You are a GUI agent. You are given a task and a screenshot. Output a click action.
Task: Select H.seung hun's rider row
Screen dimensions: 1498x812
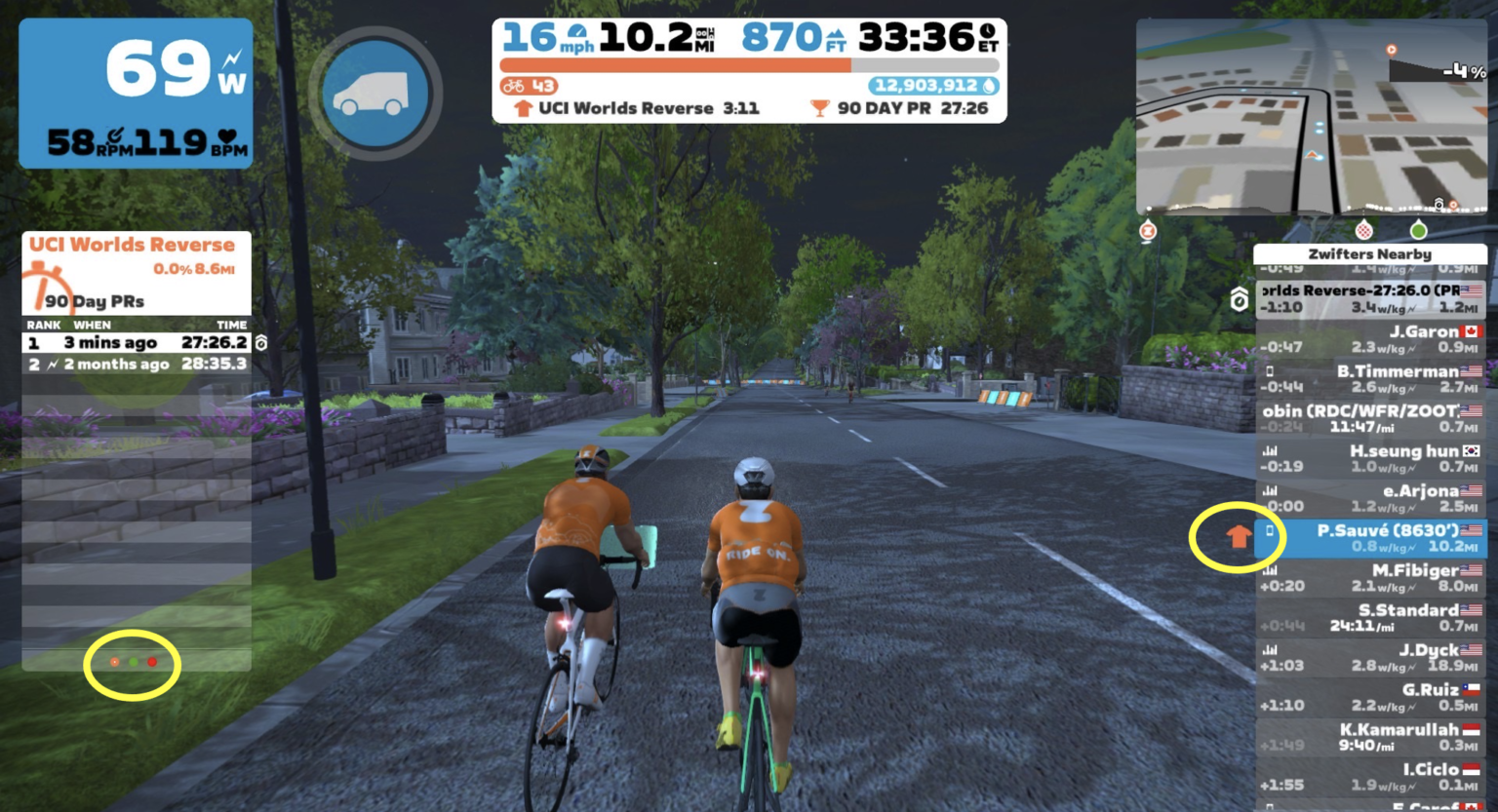click(1370, 458)
